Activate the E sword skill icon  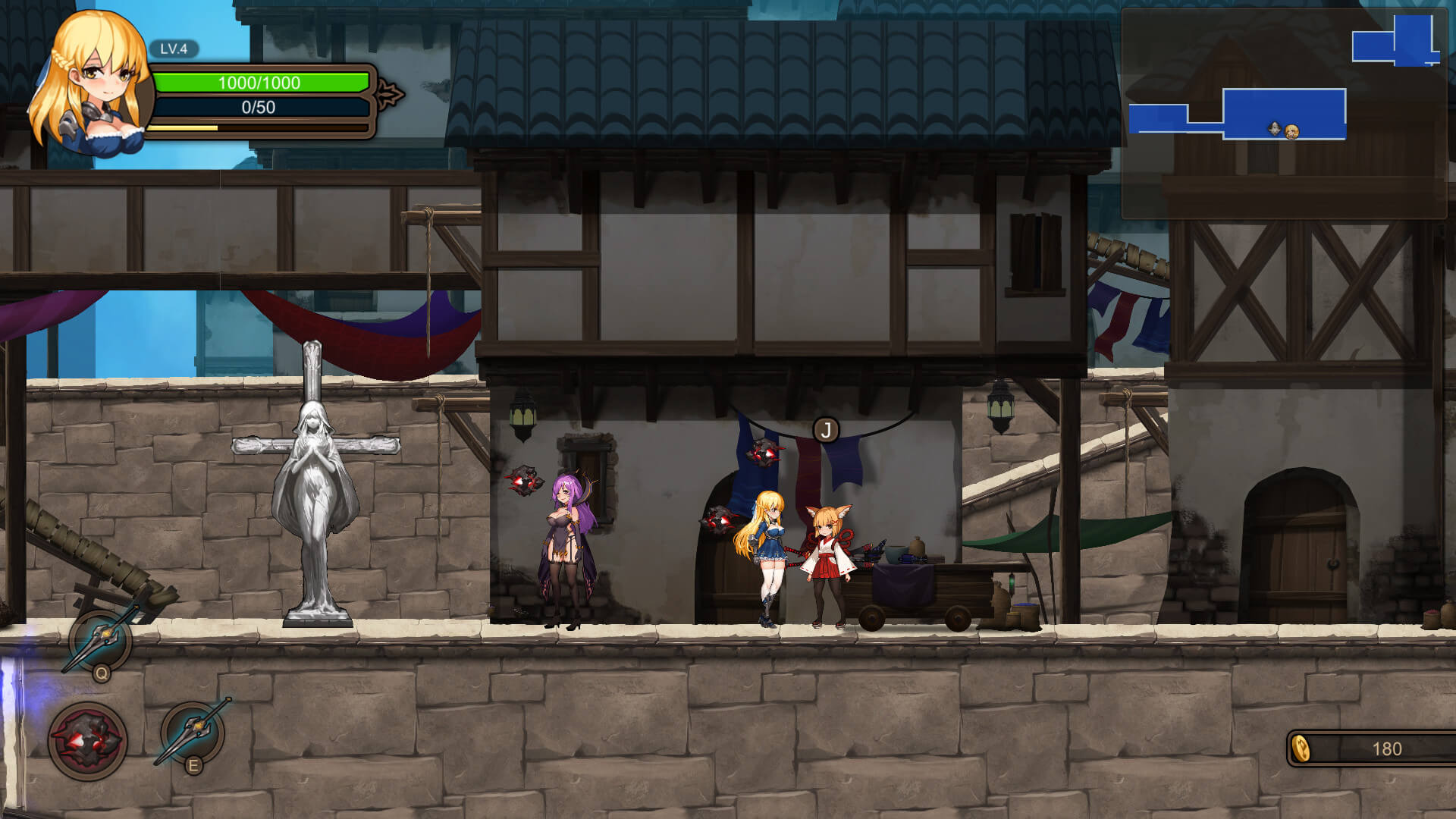pyautogui.click(x=193, y=733)
